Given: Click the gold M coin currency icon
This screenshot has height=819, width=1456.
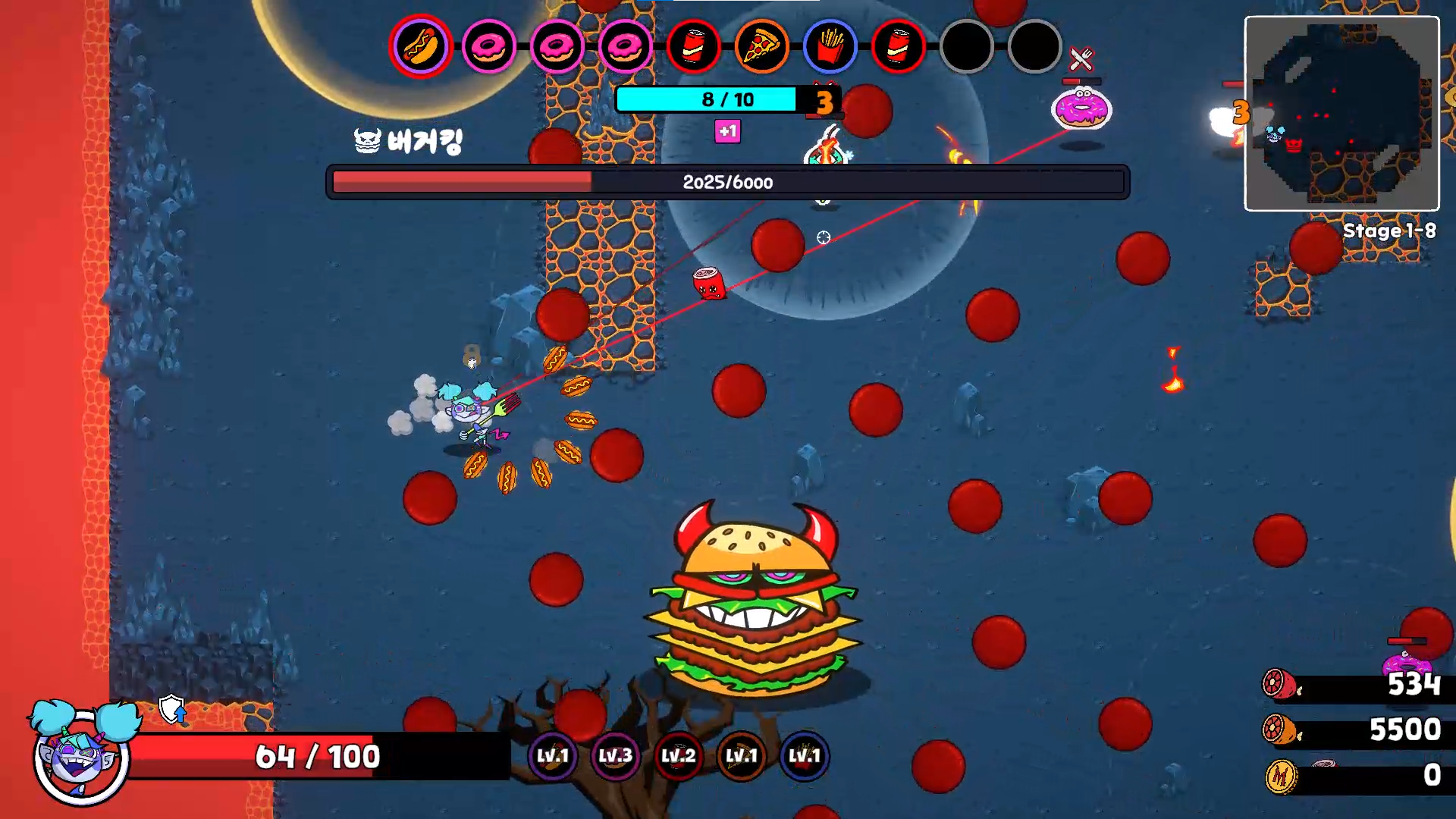Looking at the screenshot, I should tap(1281, 776).
